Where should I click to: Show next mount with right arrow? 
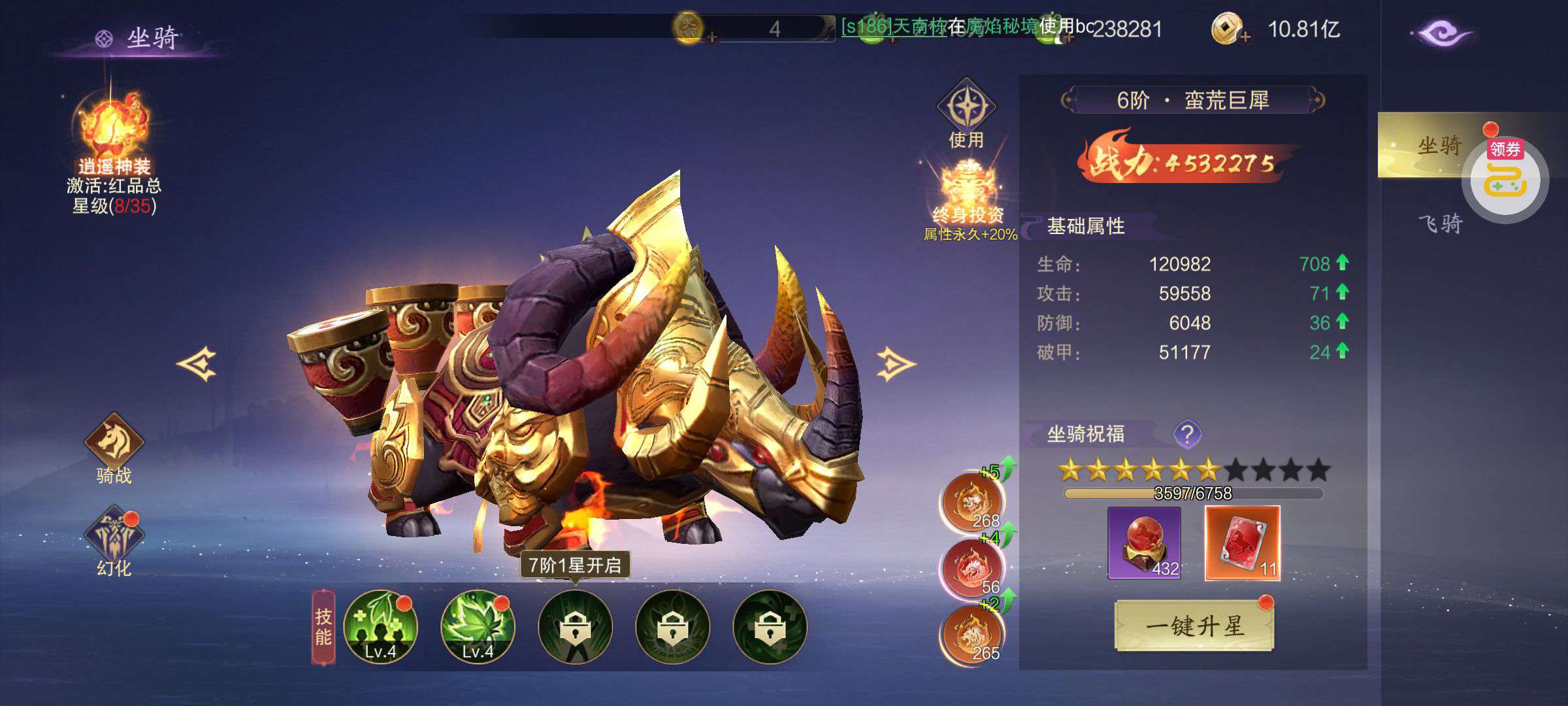click(896, 363)
